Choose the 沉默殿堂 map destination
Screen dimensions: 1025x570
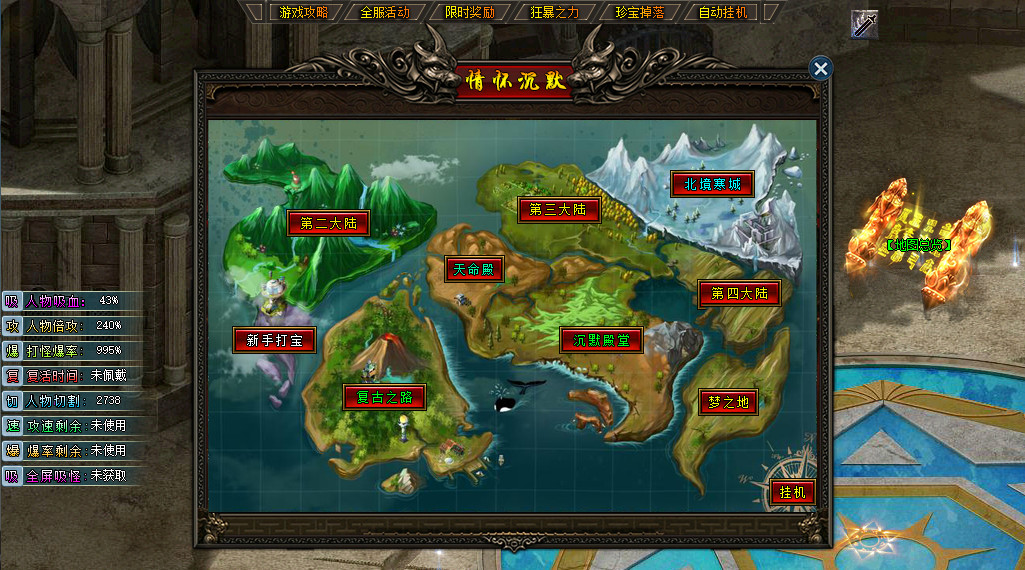(x=601, y=340)
